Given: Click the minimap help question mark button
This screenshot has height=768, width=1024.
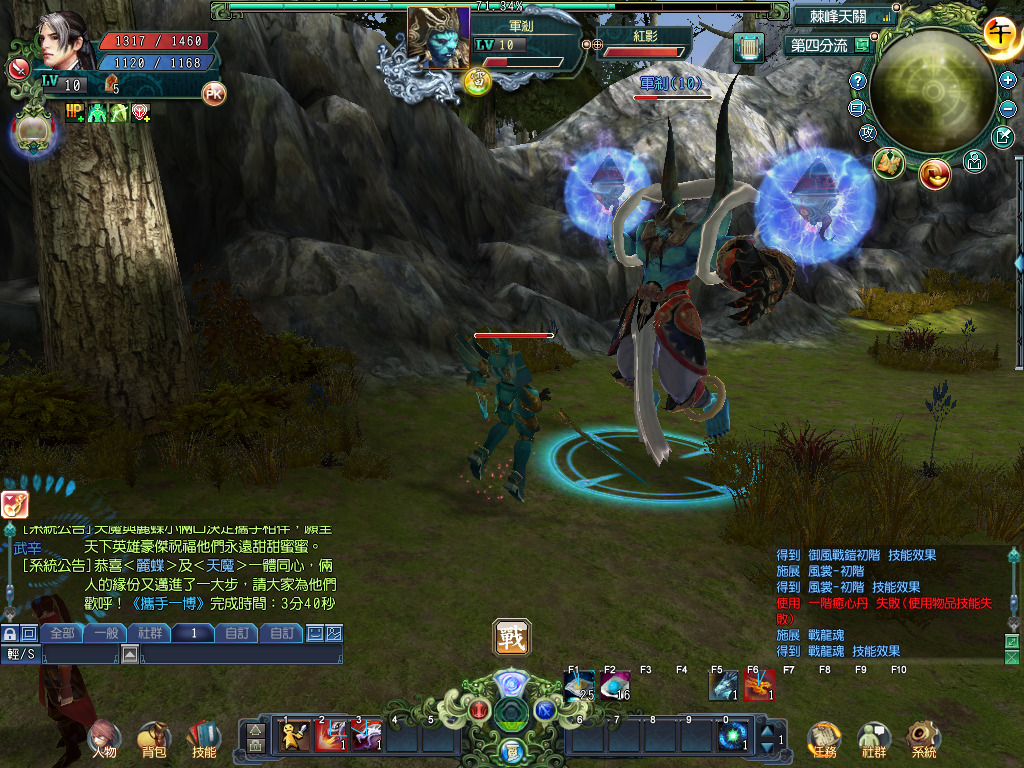Looking at the screenshot, I should (x=857, y=81).
